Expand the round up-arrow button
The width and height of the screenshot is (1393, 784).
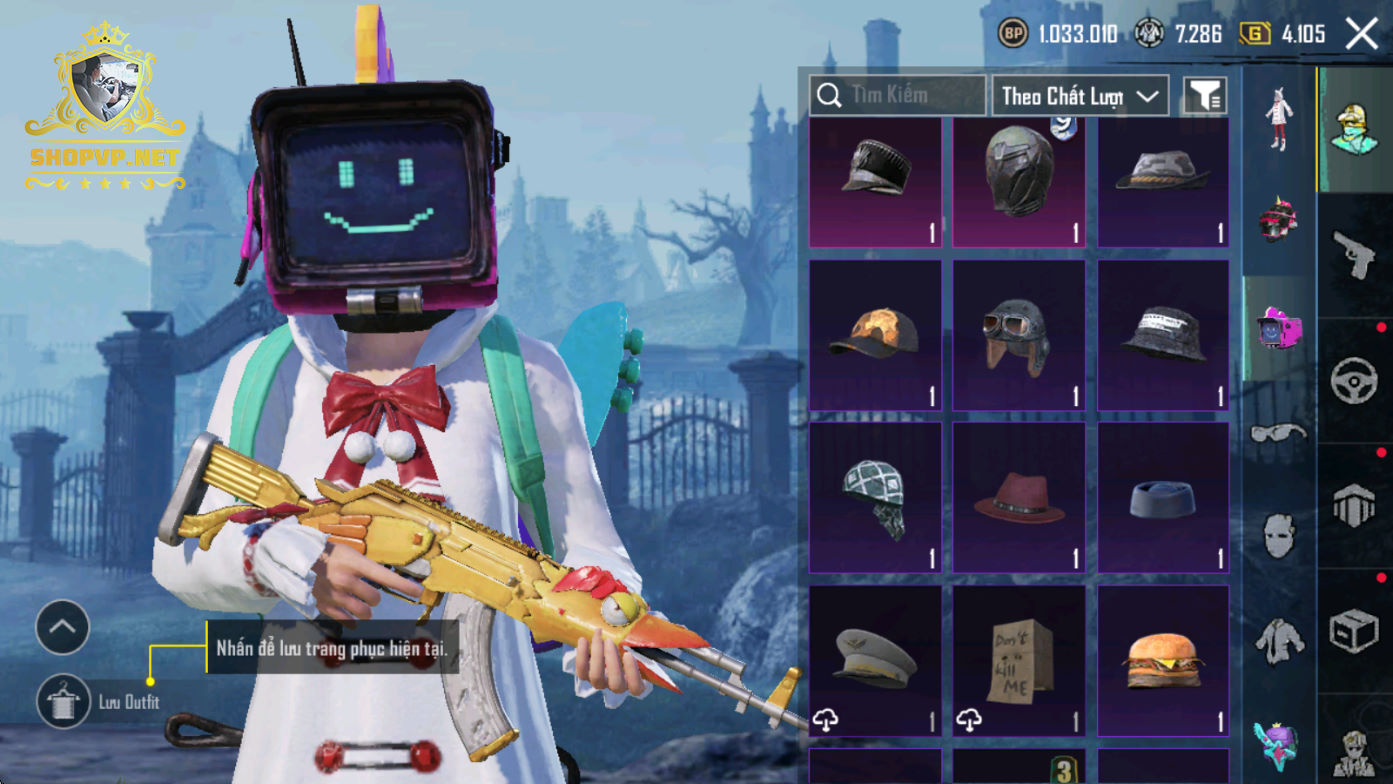(x=63, y=628)
